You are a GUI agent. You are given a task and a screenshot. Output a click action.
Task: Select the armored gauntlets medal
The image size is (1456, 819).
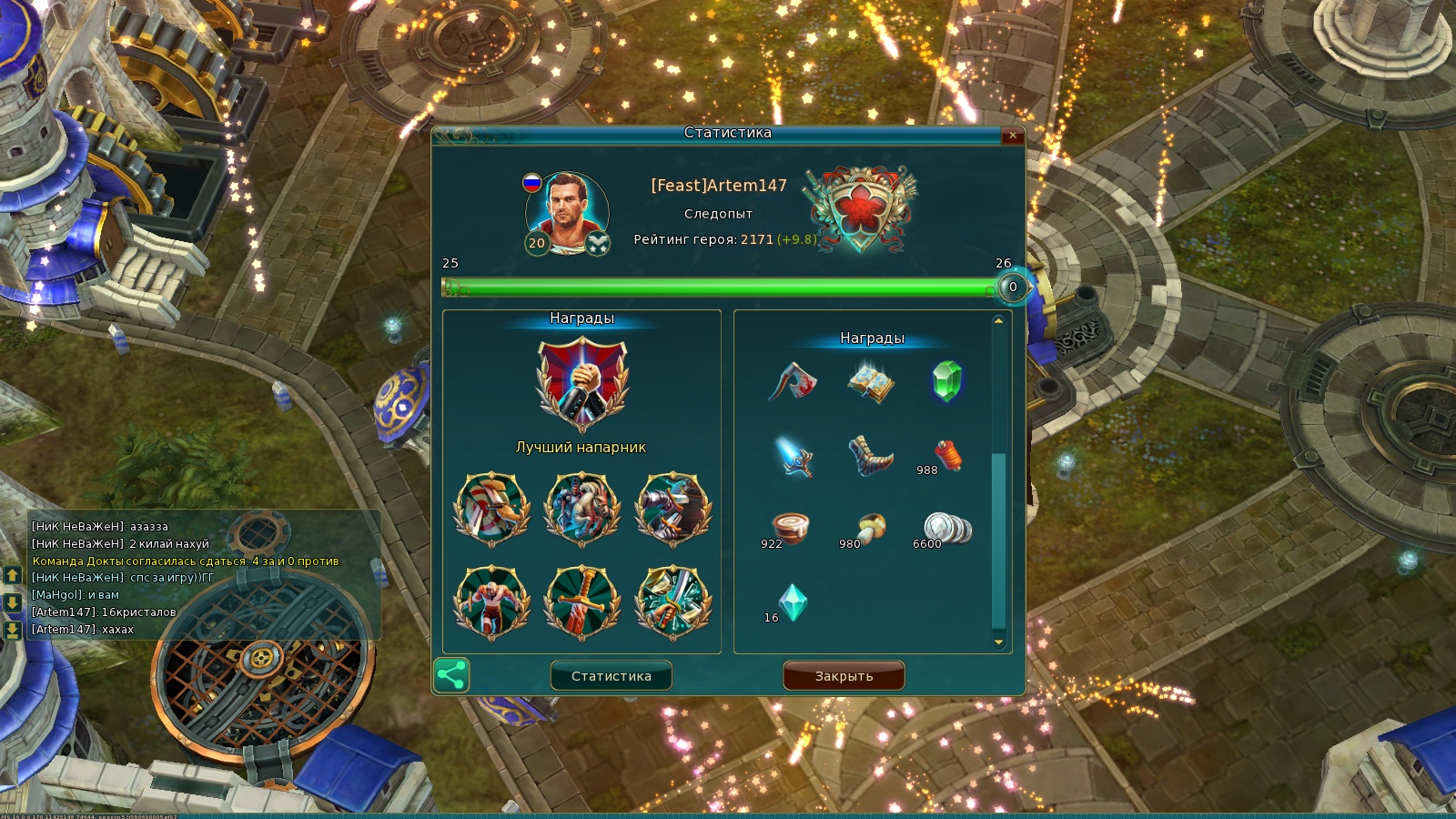pyautogui.click(x=672, y=509)
